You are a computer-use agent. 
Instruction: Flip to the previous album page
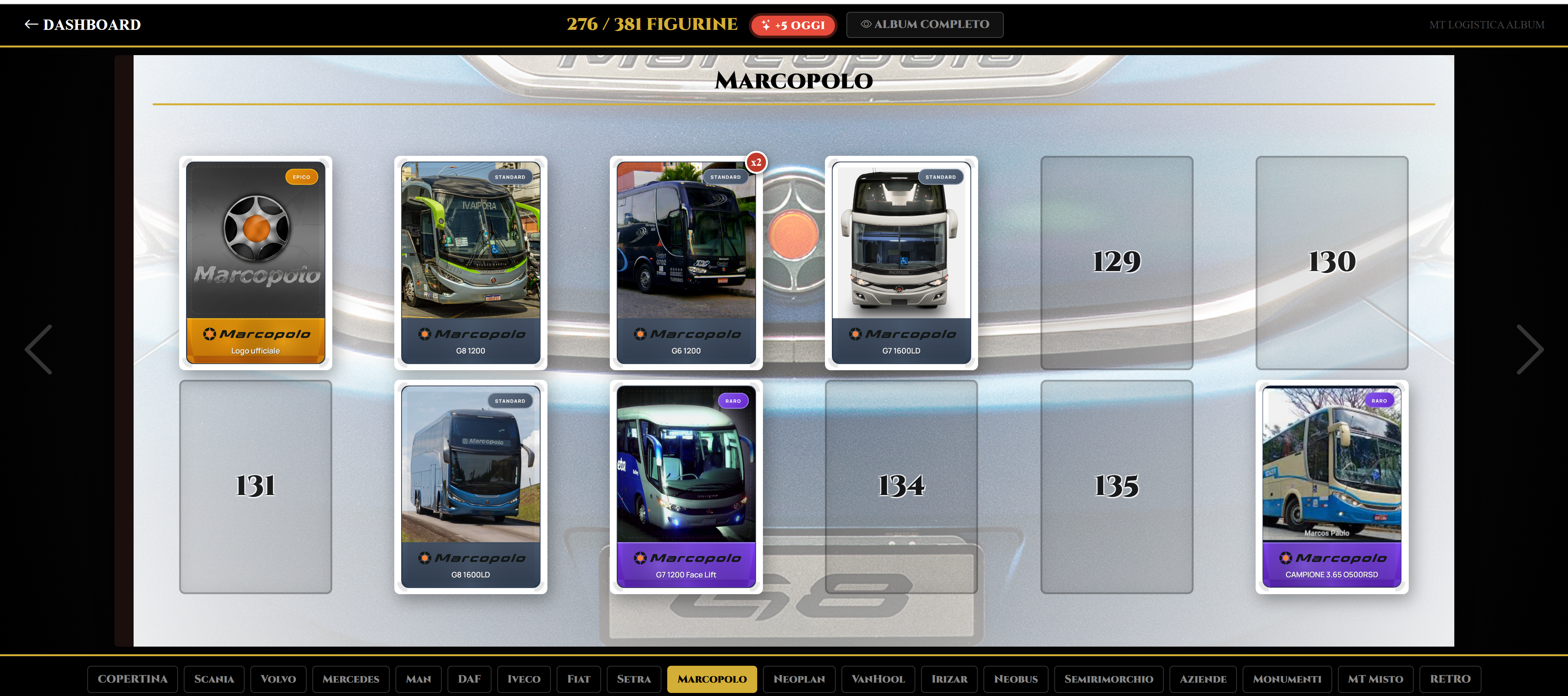(x=38, y=349)
